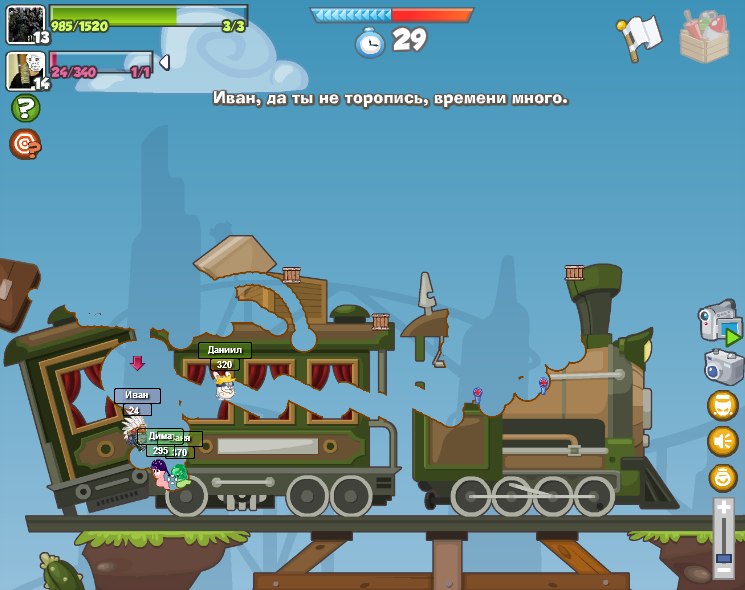Zoom out with the minus button
The width and height of the screenshot is (745, 590).
(x=723, y=570)
